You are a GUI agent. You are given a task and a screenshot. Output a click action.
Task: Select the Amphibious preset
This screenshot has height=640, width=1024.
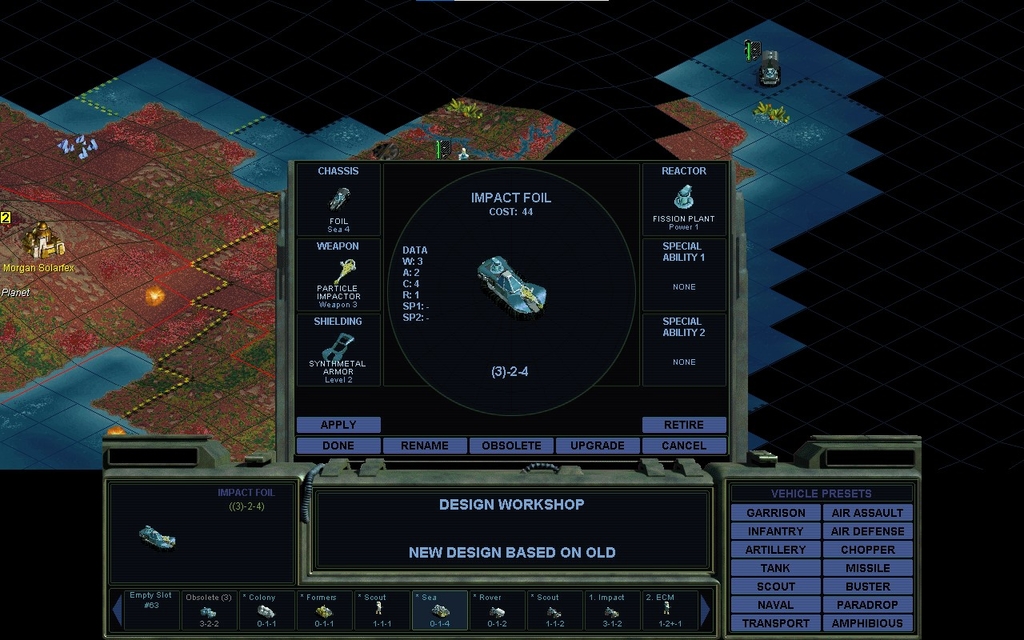867,623
